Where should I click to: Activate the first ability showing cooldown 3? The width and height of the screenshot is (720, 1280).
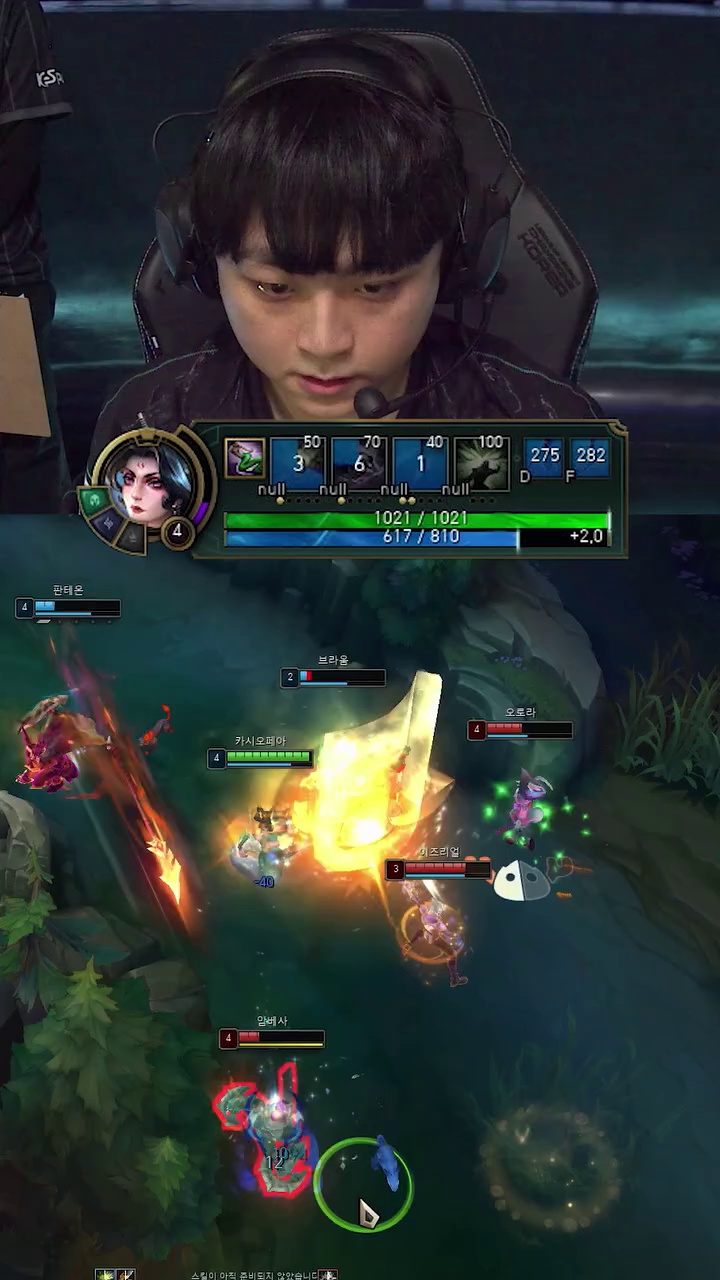point(298,463)
